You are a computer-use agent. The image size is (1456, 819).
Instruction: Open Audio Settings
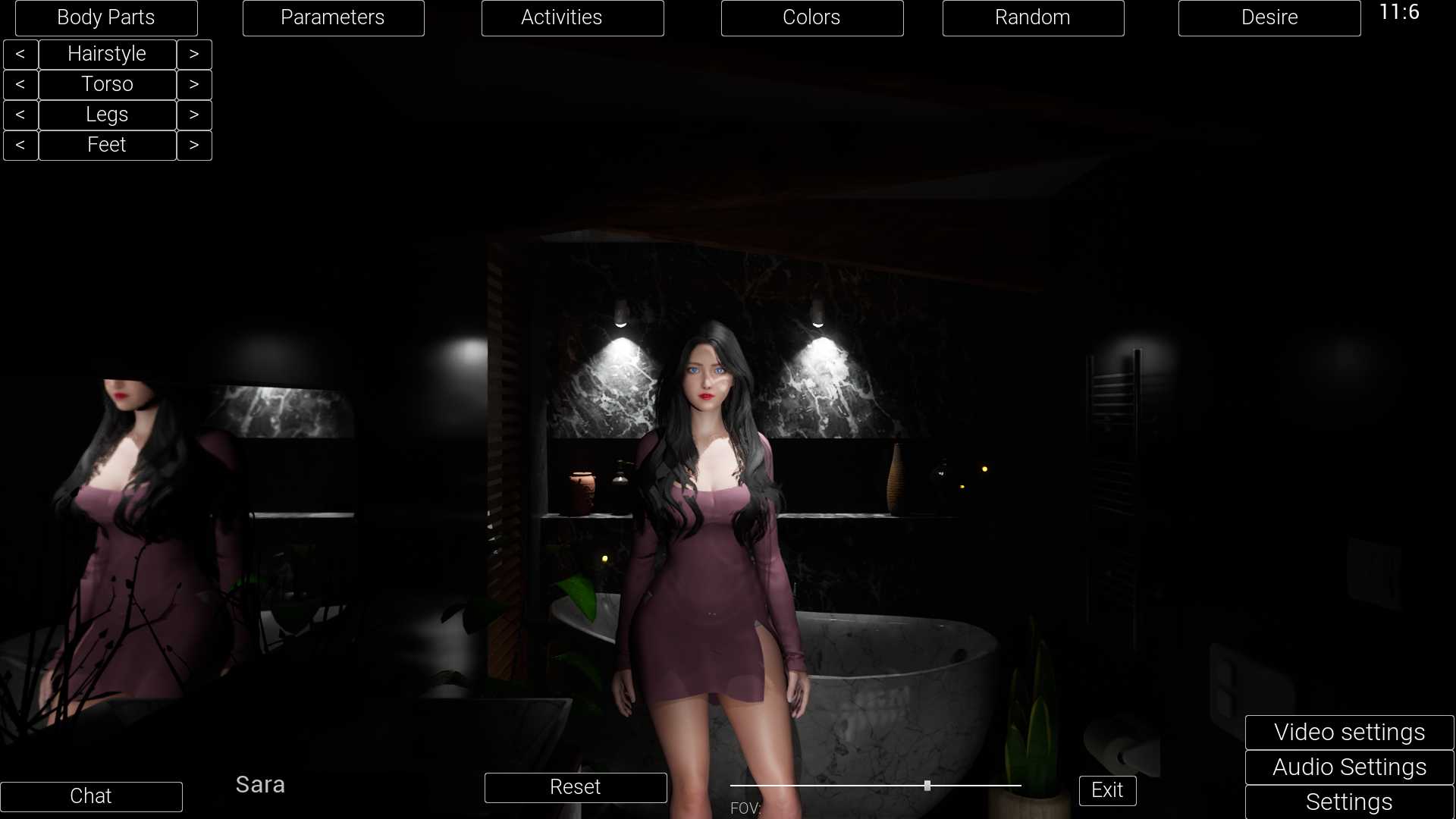click(1348, 767)
